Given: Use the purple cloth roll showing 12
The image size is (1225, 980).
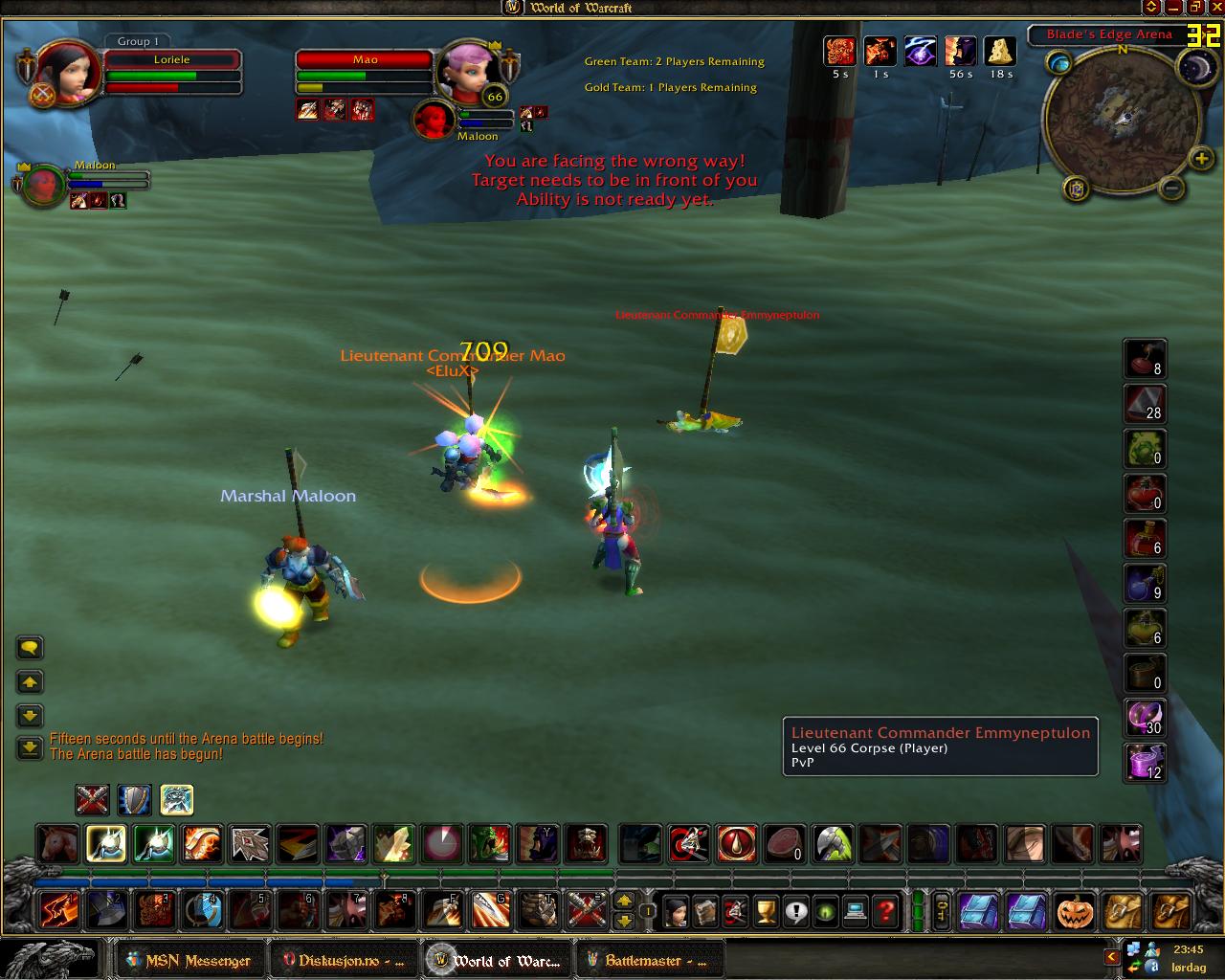Looking at the screenshot, I should pyautogui.click(x=1144, y=762).
